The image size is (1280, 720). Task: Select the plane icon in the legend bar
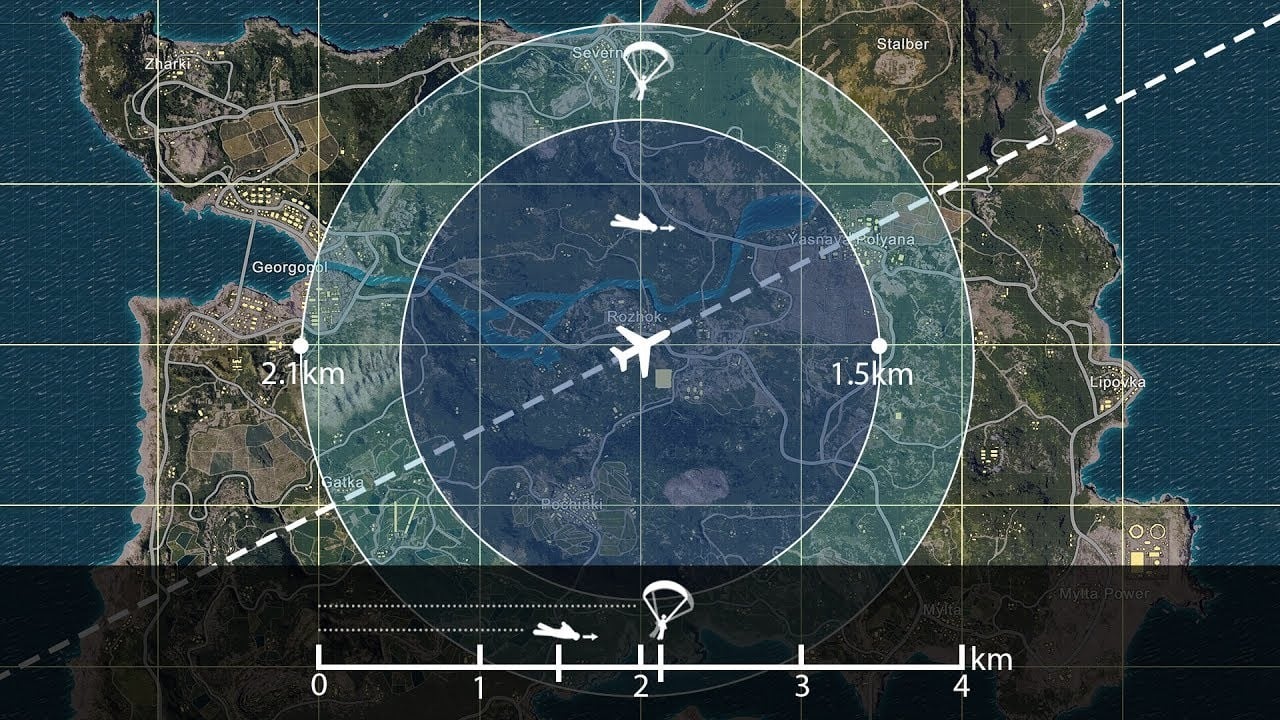[556, 630]
